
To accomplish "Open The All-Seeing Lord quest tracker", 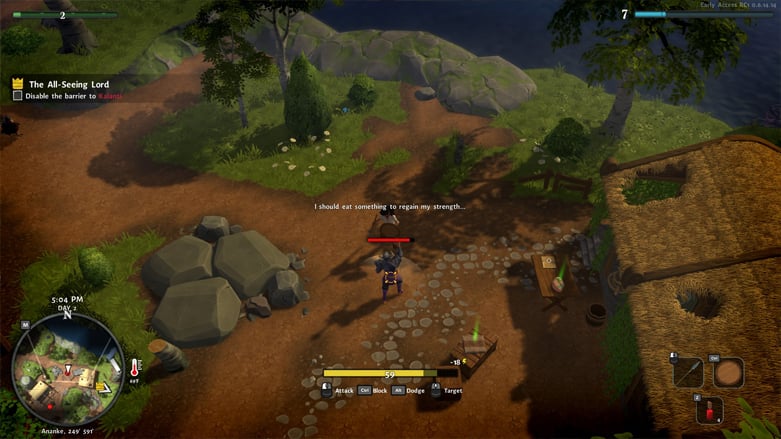I will coord(70,84).
